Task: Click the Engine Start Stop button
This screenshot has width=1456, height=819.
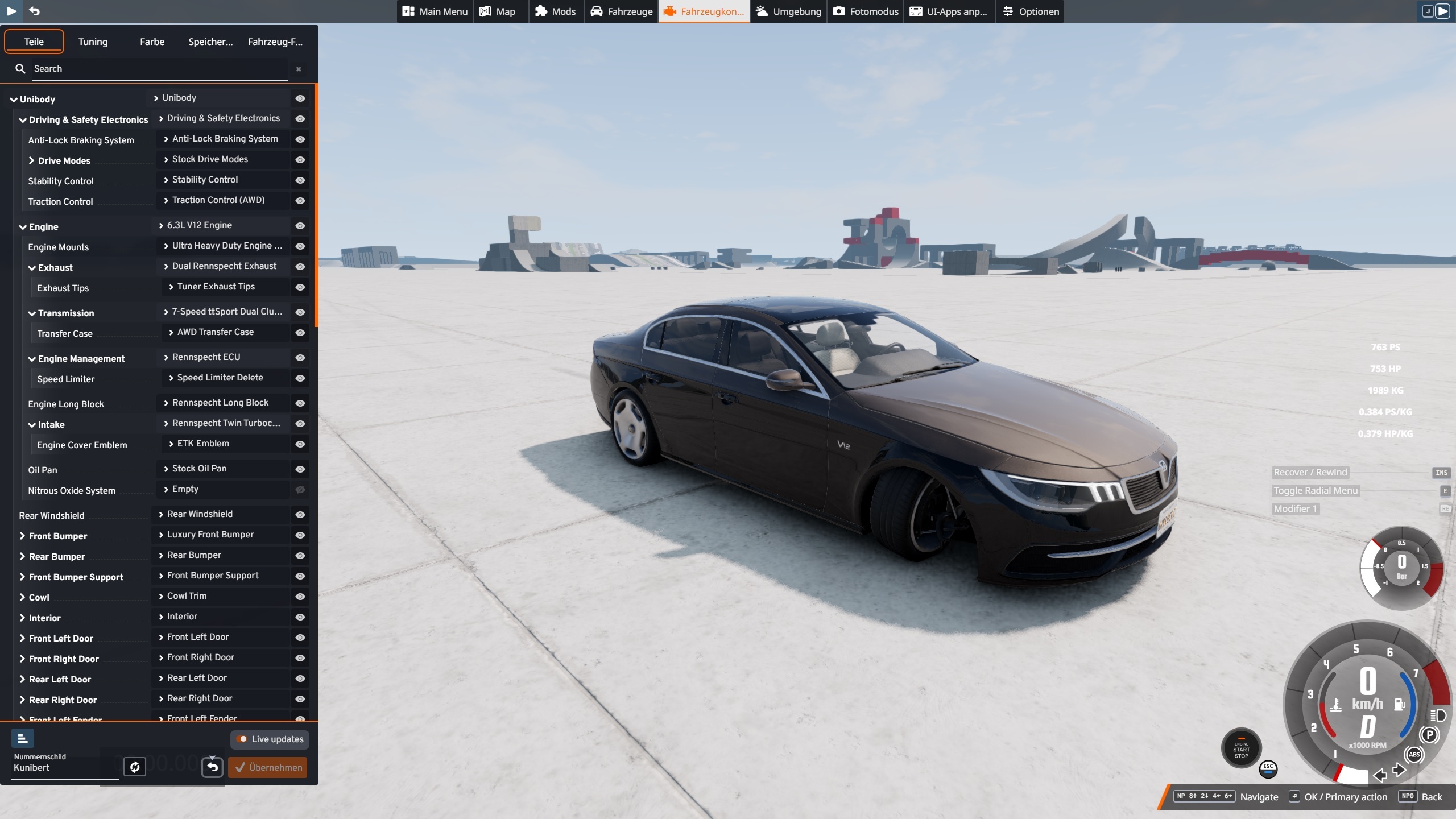Action: (1241, 749)
